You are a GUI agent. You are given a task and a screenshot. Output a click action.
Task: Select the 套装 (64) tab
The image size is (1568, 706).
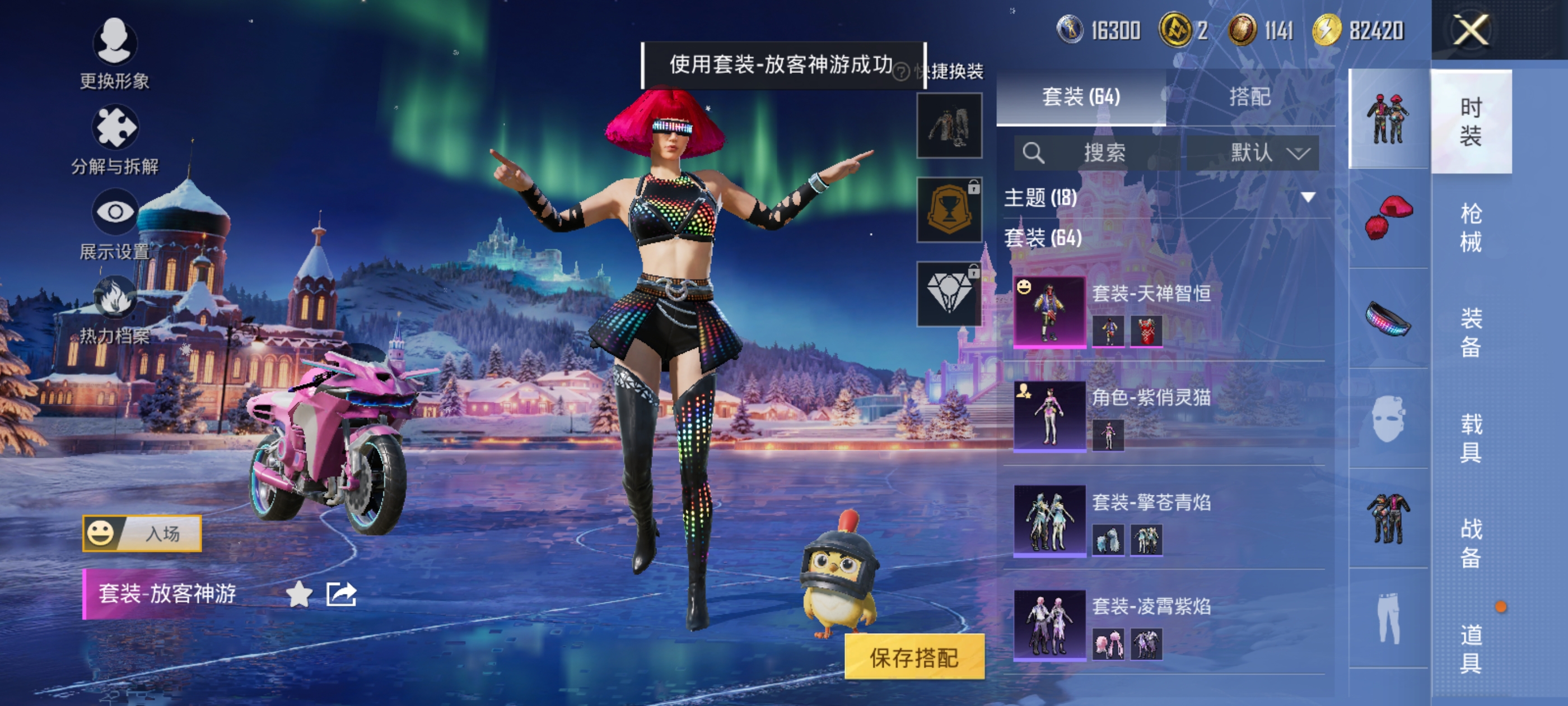pos(1080,97)
